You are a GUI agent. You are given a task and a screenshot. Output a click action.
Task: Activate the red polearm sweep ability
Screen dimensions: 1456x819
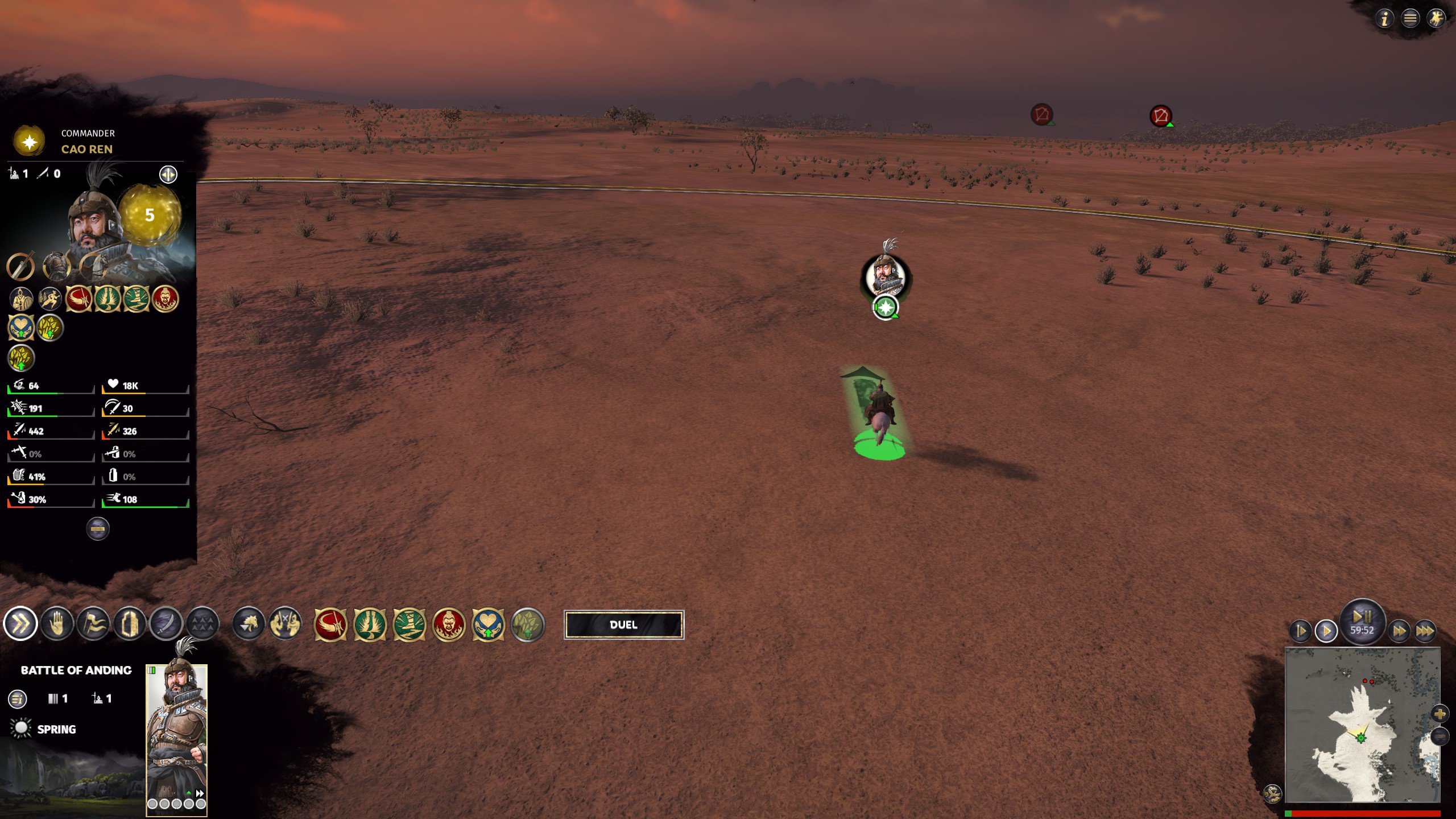[x=330, y=624]
